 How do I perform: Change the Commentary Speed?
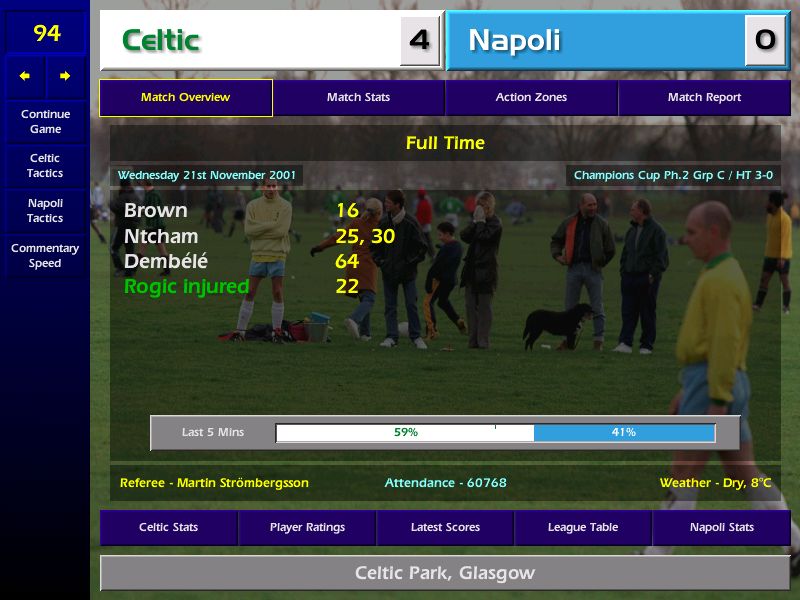point(45,255)
